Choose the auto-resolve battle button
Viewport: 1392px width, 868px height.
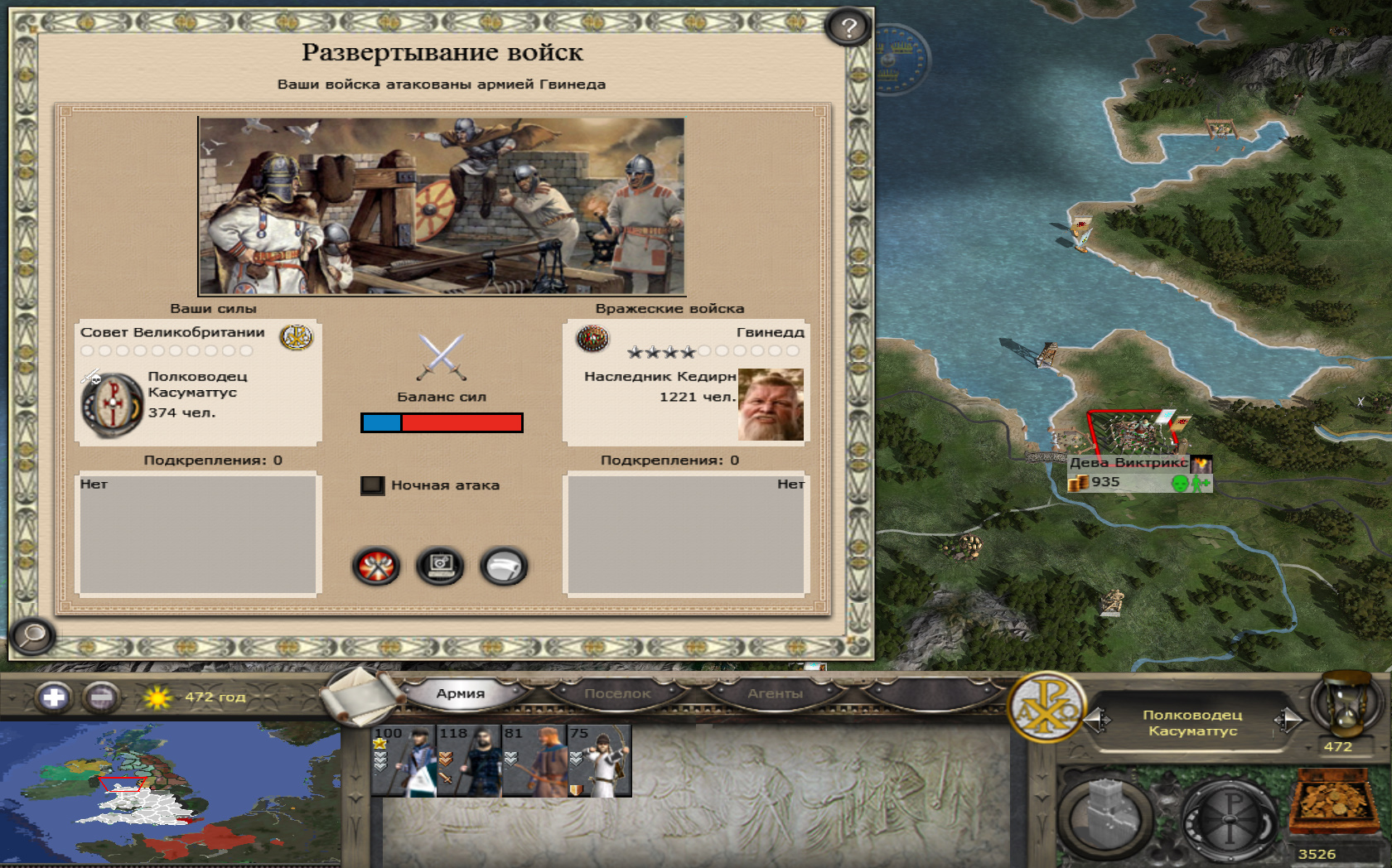tap(440, 567)
